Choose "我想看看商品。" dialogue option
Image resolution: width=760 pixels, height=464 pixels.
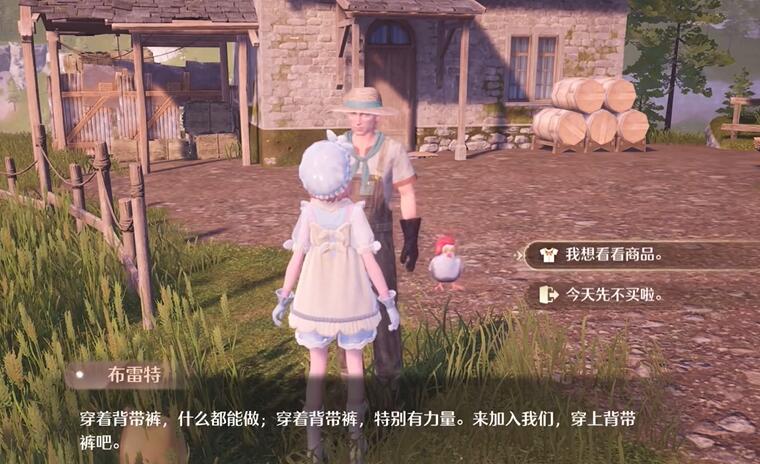pyautogui.click(x=614, y=254)
